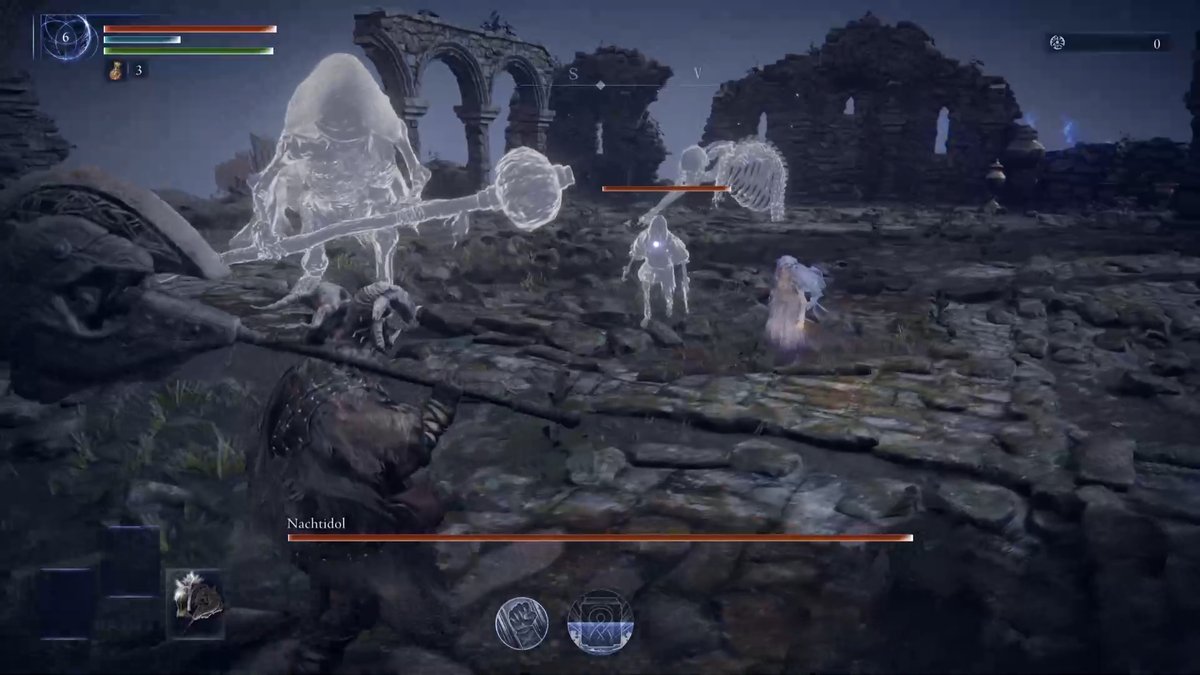
Task: Click the level 6 character emblem
Action: click(66, 37)
